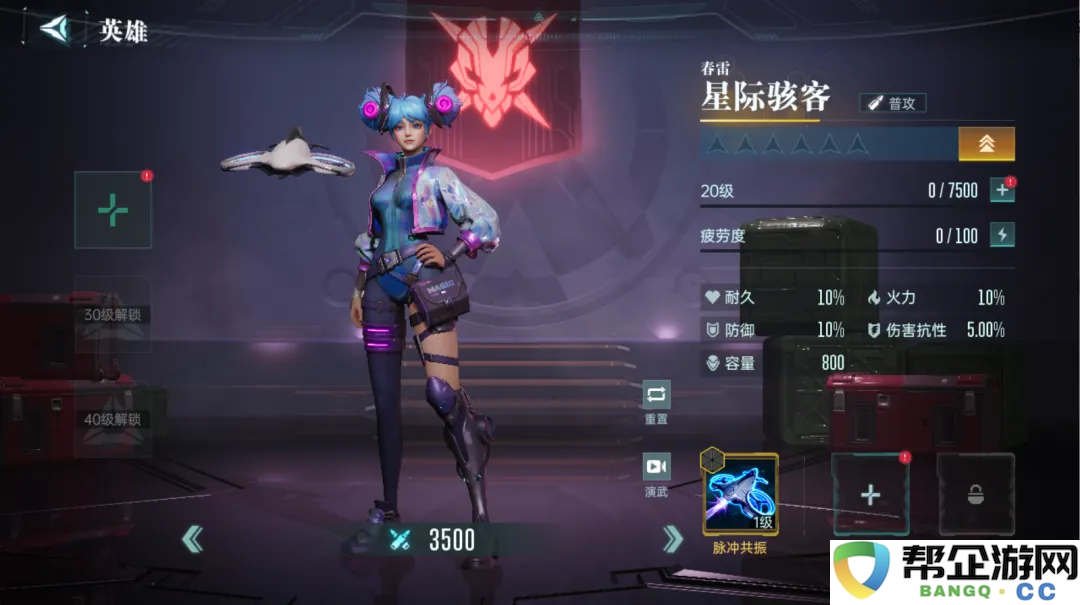Tap the fatigue lightning bolt button
This screenshot has width=1080, height=605.
point(1002,235)
